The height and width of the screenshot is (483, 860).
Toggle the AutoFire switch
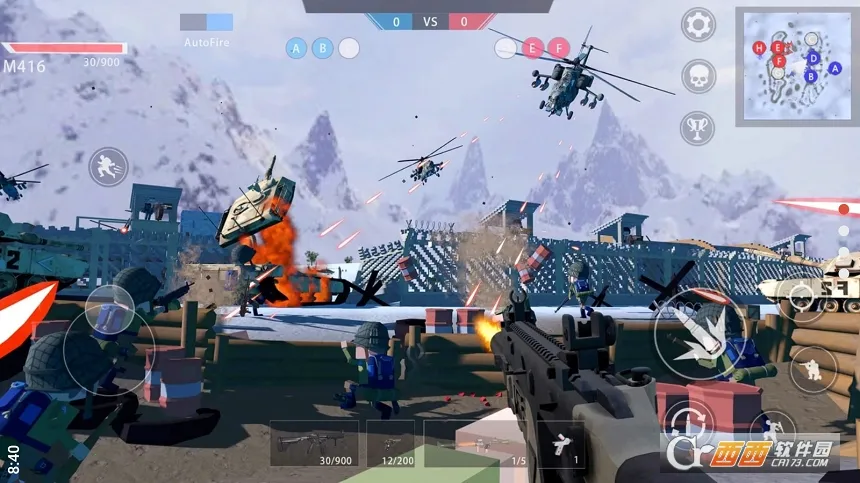pyautogui.click(x=207, y=22)
